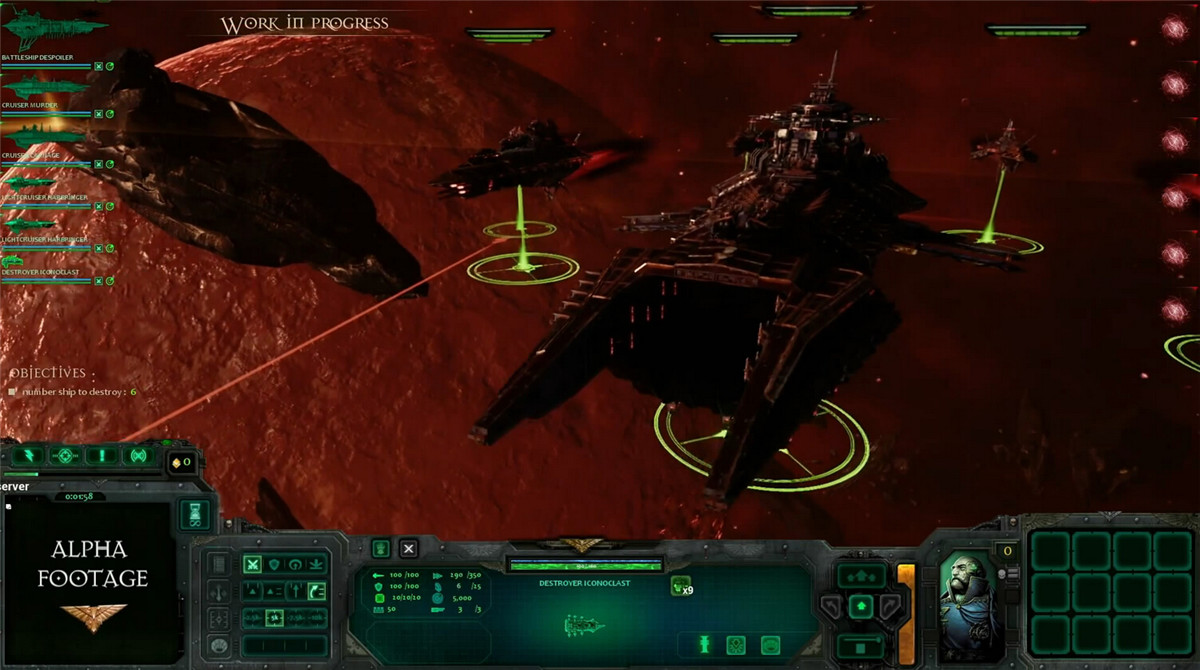Turn ship left with curved arrow button
The height and width of the screenshot is (670, 1200).
tap(833, 606)
